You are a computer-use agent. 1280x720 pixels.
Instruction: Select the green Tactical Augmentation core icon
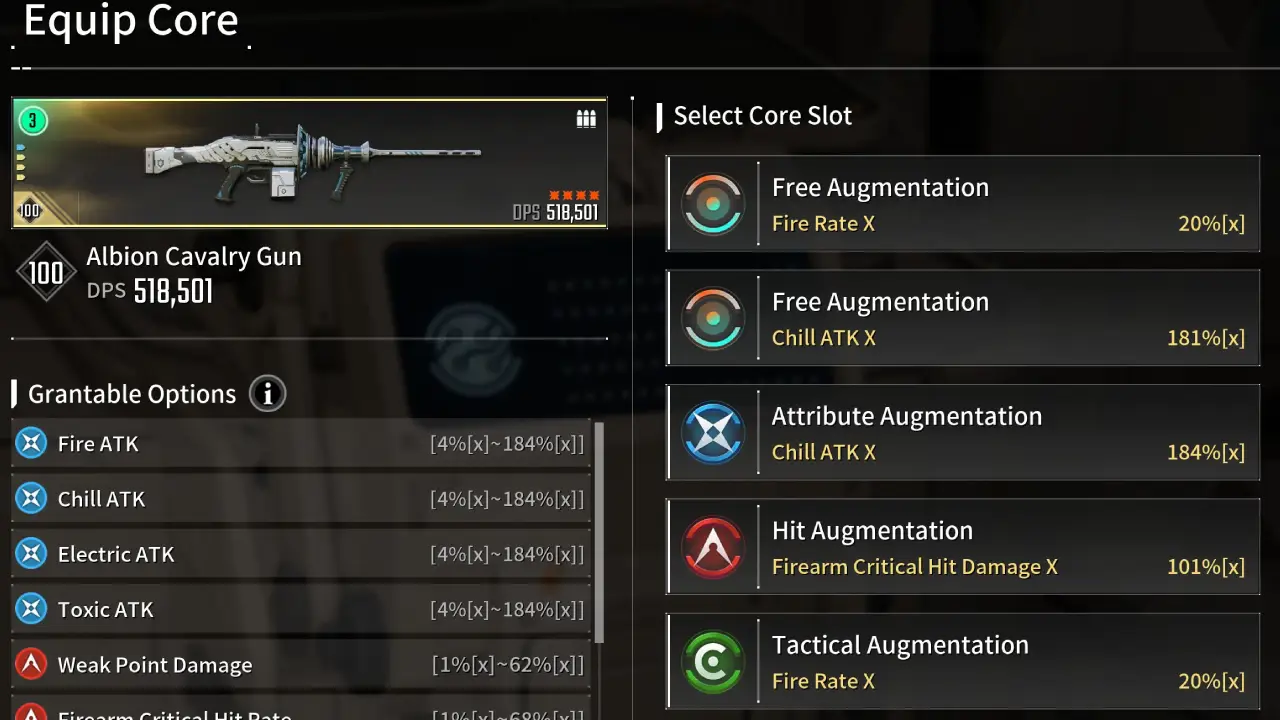713,661
